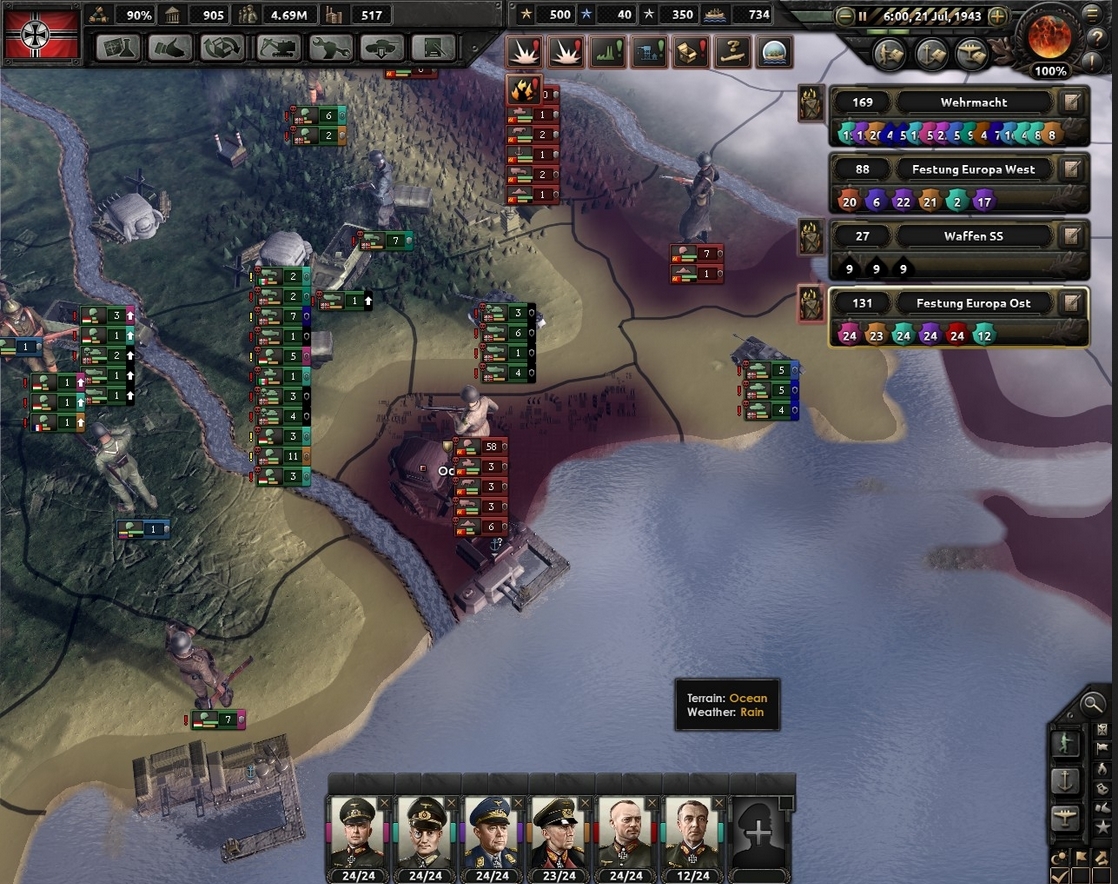Open the Diplomacy menu (handshake icon)
Screen dimensions: 1118x884
coord(171,47)
